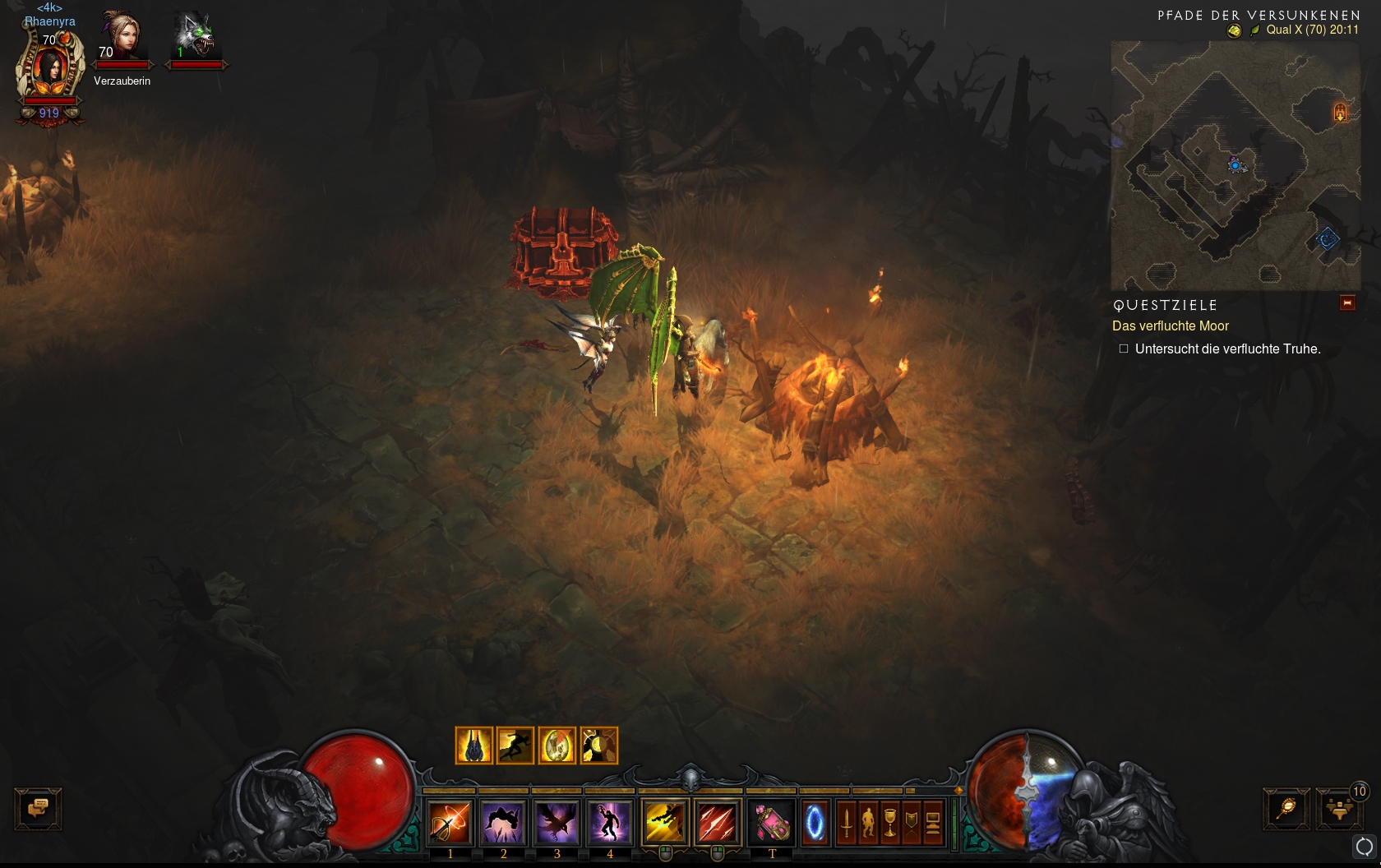Open the game menu computer button

pos(932,821)
